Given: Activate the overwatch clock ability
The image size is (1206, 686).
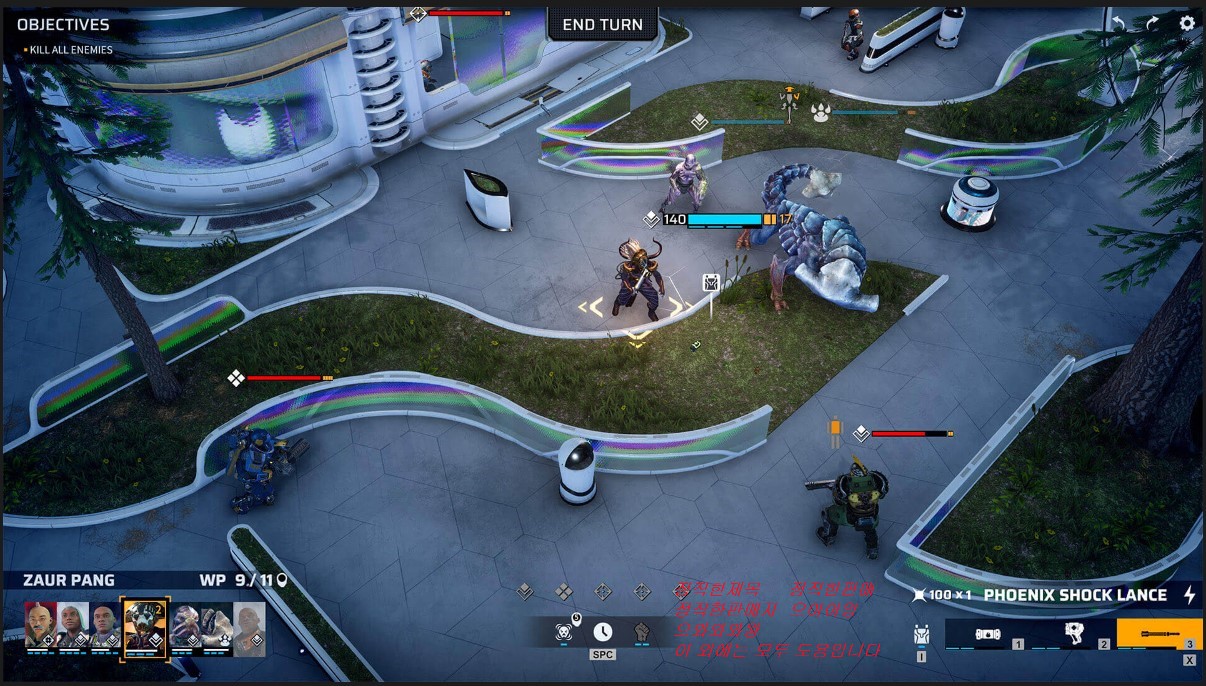Looking at the screenshot, I should [x=602, y=632].
